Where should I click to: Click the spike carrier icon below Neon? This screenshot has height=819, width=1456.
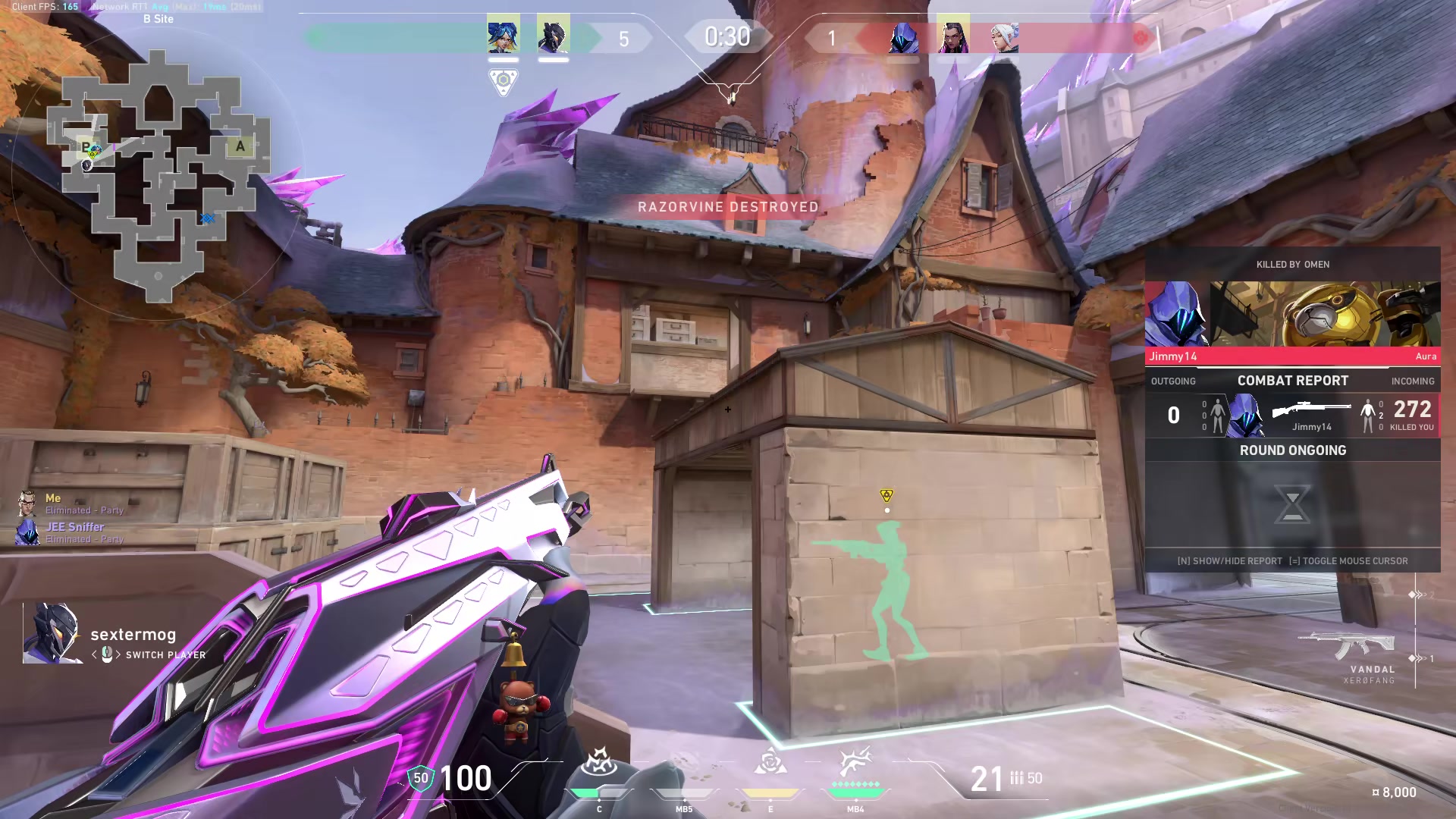pos(503,81)
